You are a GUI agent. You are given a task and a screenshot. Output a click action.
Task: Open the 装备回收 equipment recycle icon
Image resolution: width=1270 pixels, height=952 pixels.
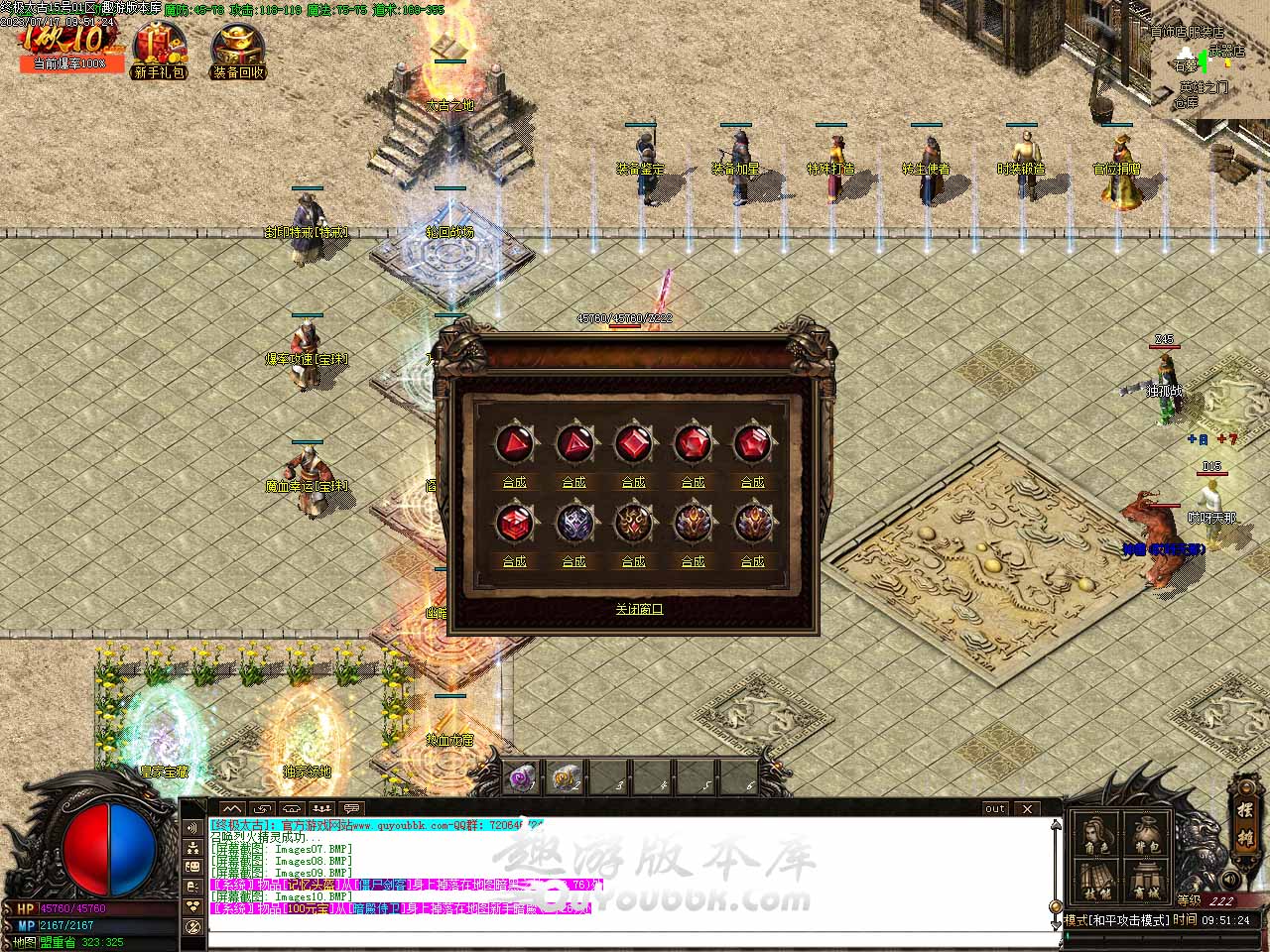(238, 52)
